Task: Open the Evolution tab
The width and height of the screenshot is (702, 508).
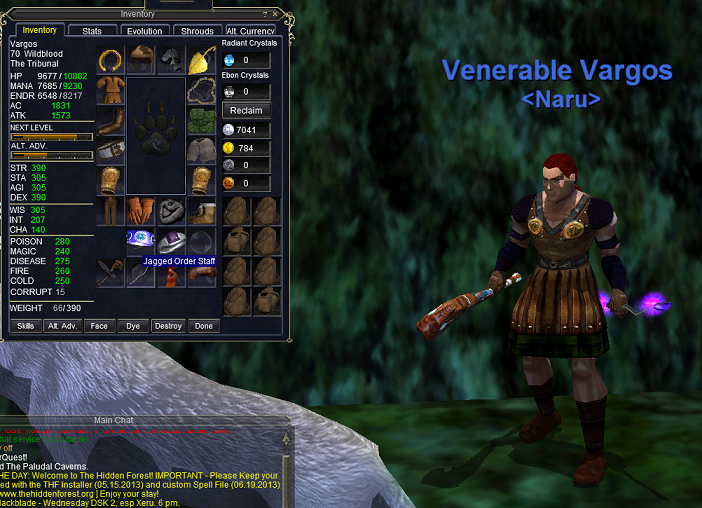Action: [x=144, y=31]
